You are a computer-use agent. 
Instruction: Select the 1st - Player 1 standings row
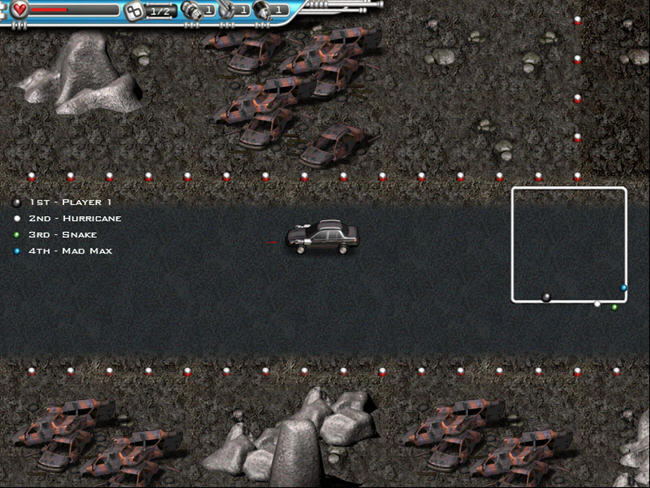[x=69, y=202]
